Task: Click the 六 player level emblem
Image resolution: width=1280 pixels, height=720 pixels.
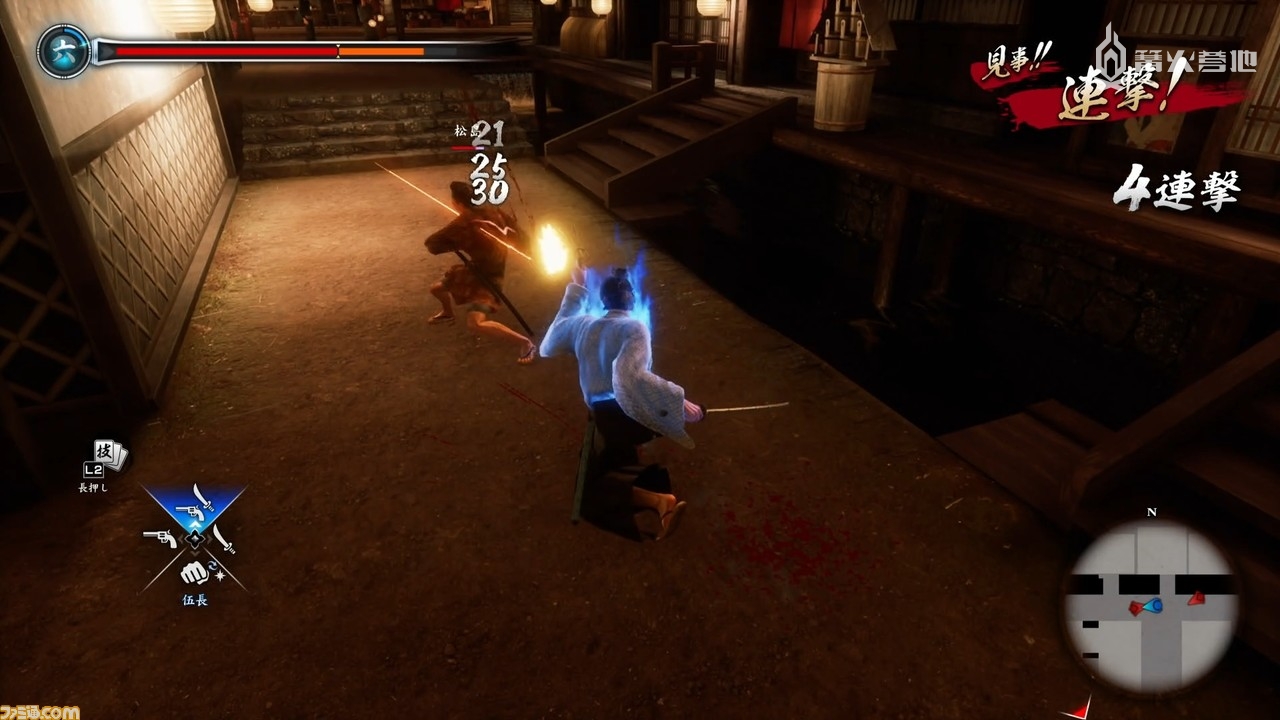Action: click(63, 50)
